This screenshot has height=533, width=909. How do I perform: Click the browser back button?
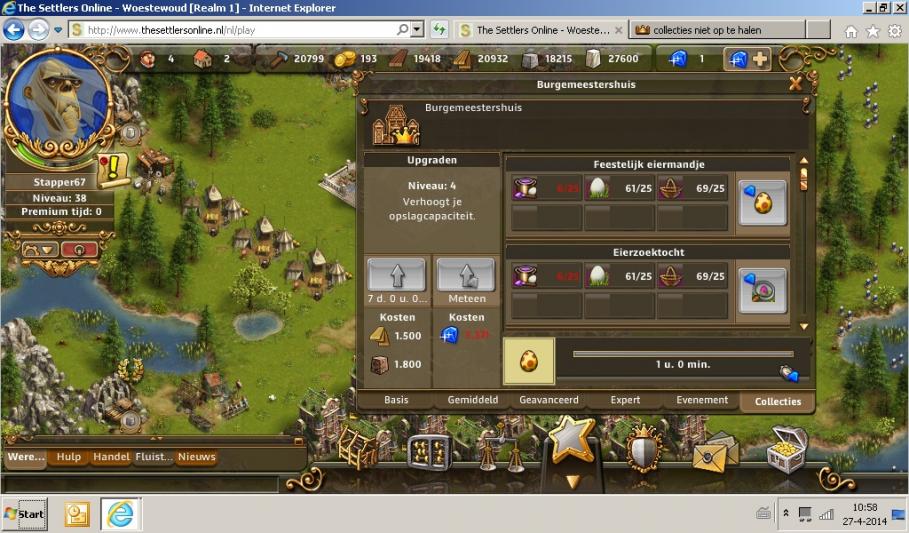pos(14,30)
